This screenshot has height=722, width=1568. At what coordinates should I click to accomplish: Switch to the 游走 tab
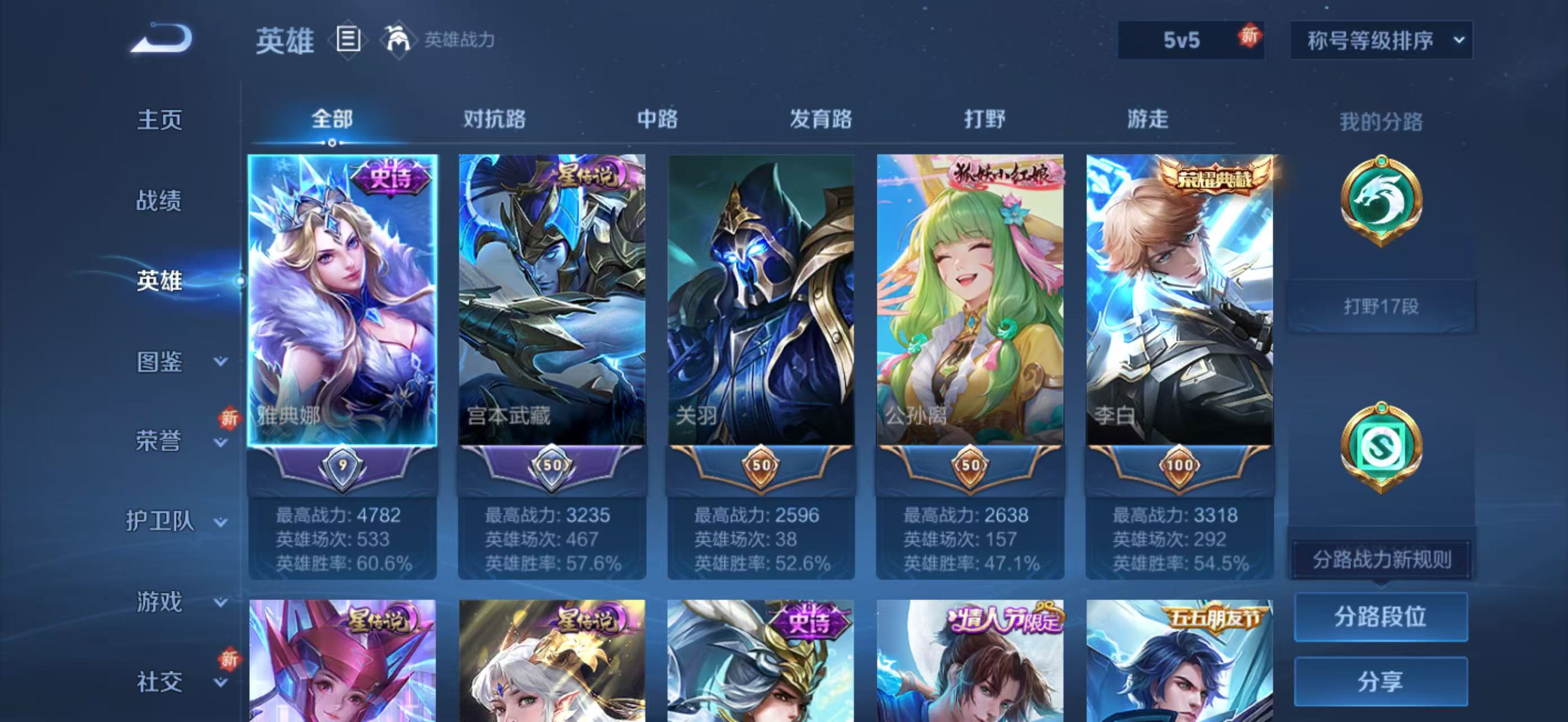tap(1148, 121)
